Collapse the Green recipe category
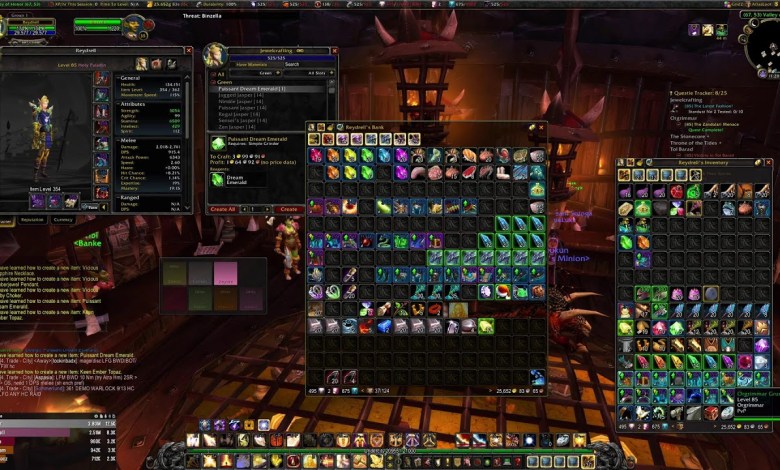780x470 pixels. [x=212, y=82]
